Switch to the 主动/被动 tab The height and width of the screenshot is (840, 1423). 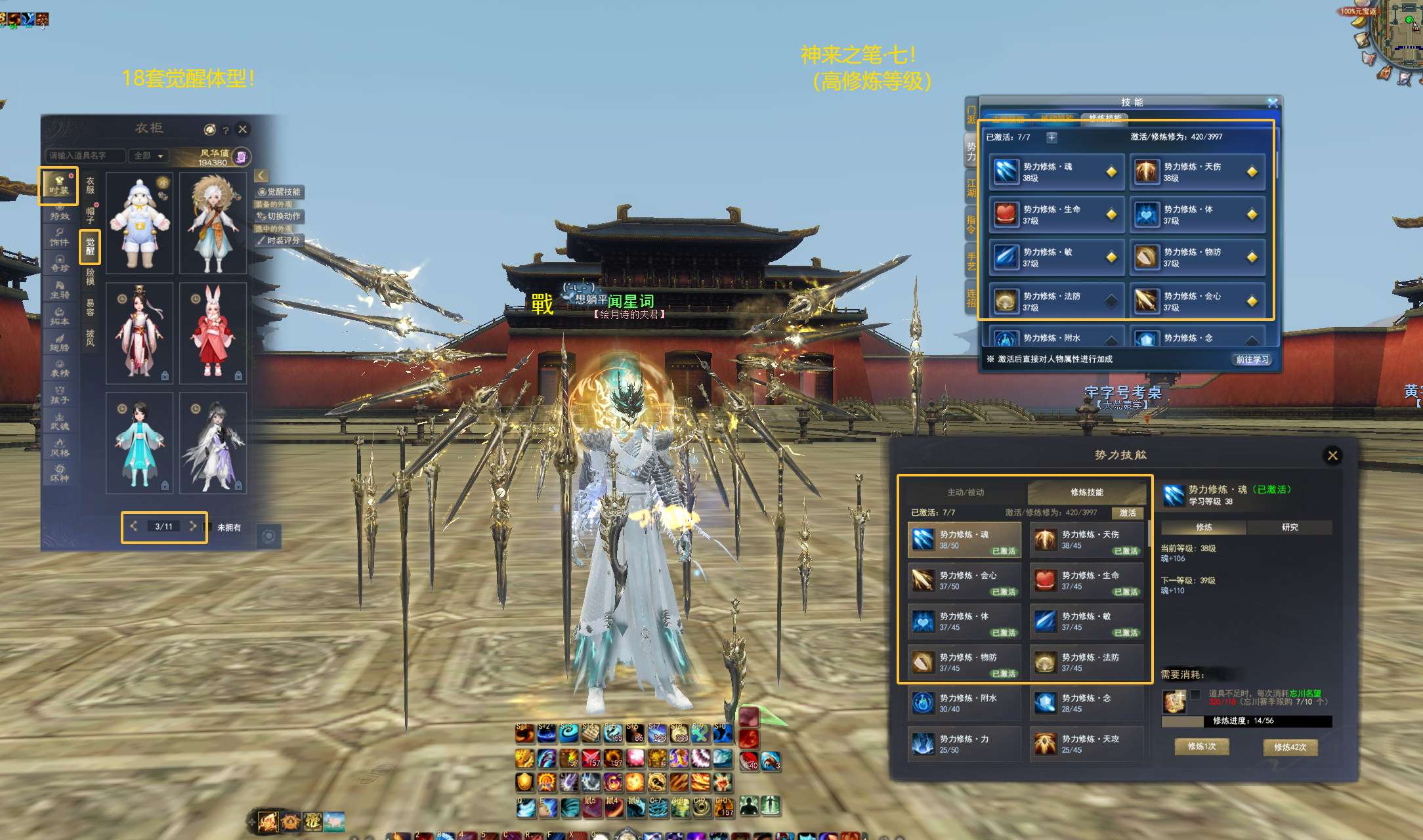965,492
